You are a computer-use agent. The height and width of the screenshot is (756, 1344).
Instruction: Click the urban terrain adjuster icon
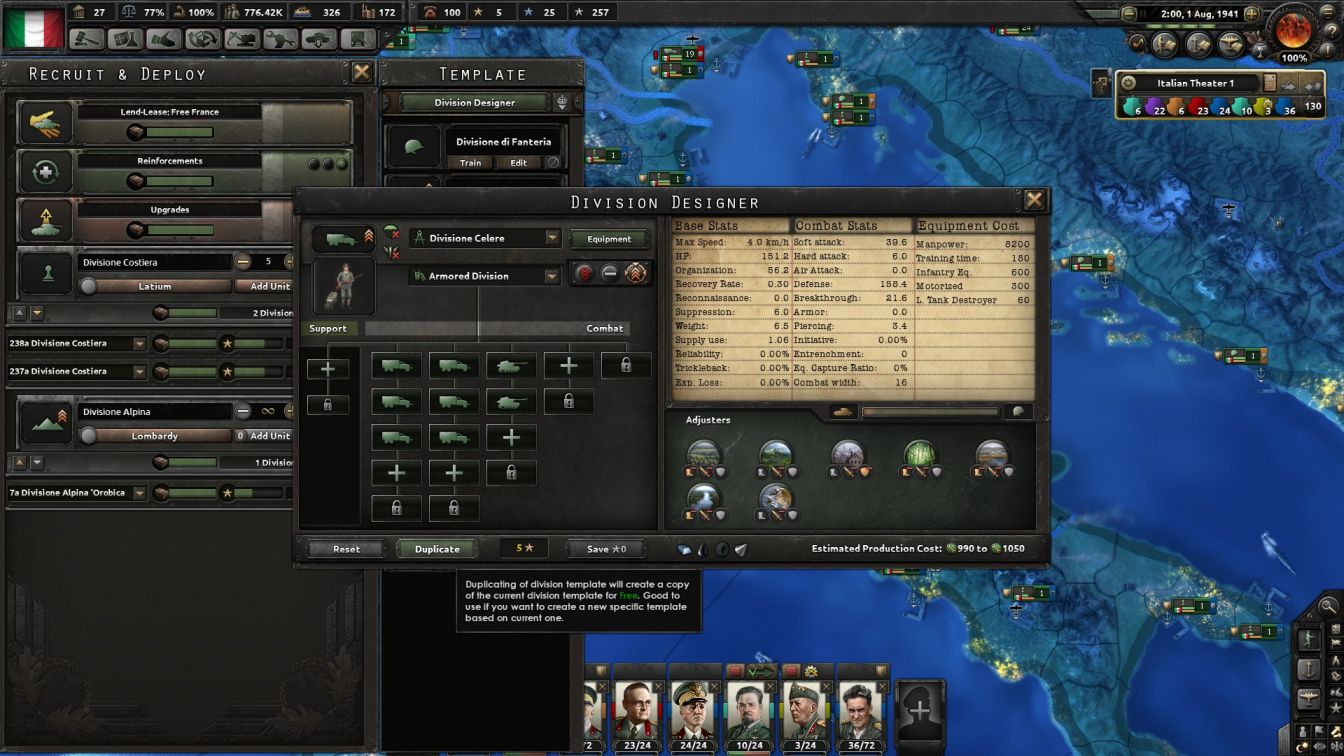coord(849,452)
